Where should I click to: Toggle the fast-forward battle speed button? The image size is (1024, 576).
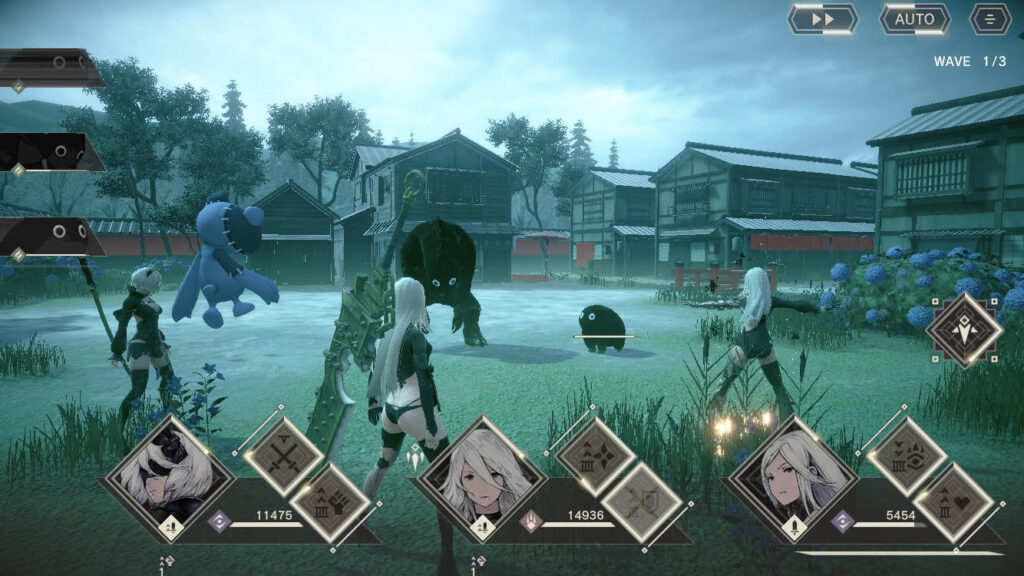822,19
